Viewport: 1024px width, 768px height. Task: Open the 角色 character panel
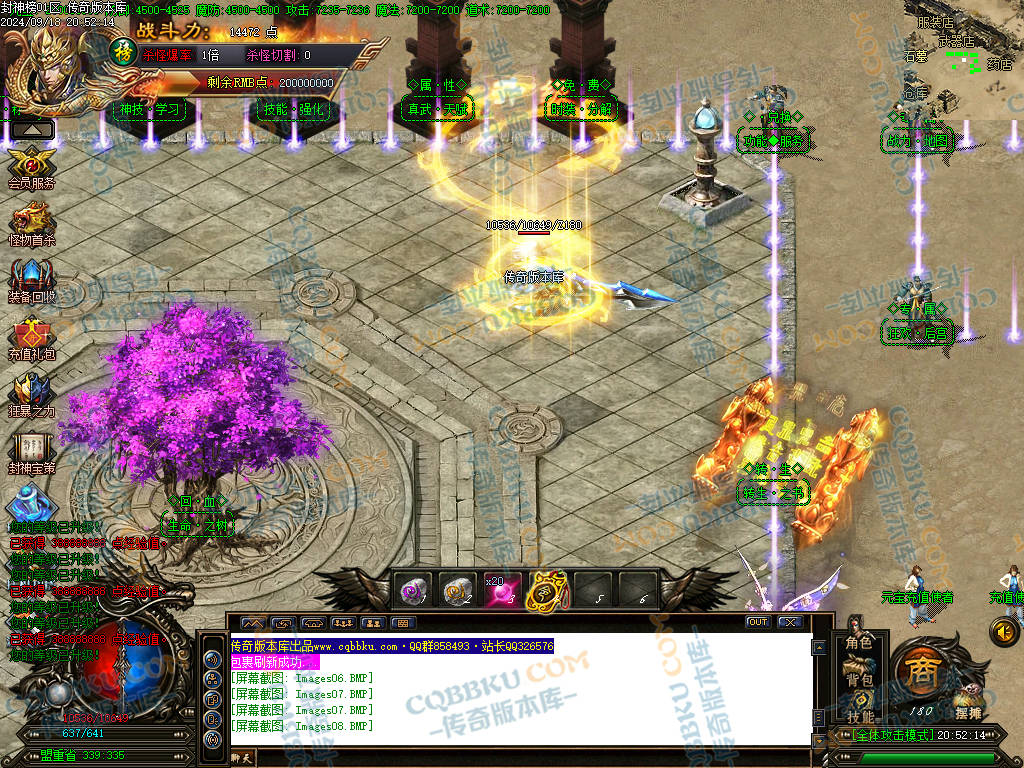[859, 643]
